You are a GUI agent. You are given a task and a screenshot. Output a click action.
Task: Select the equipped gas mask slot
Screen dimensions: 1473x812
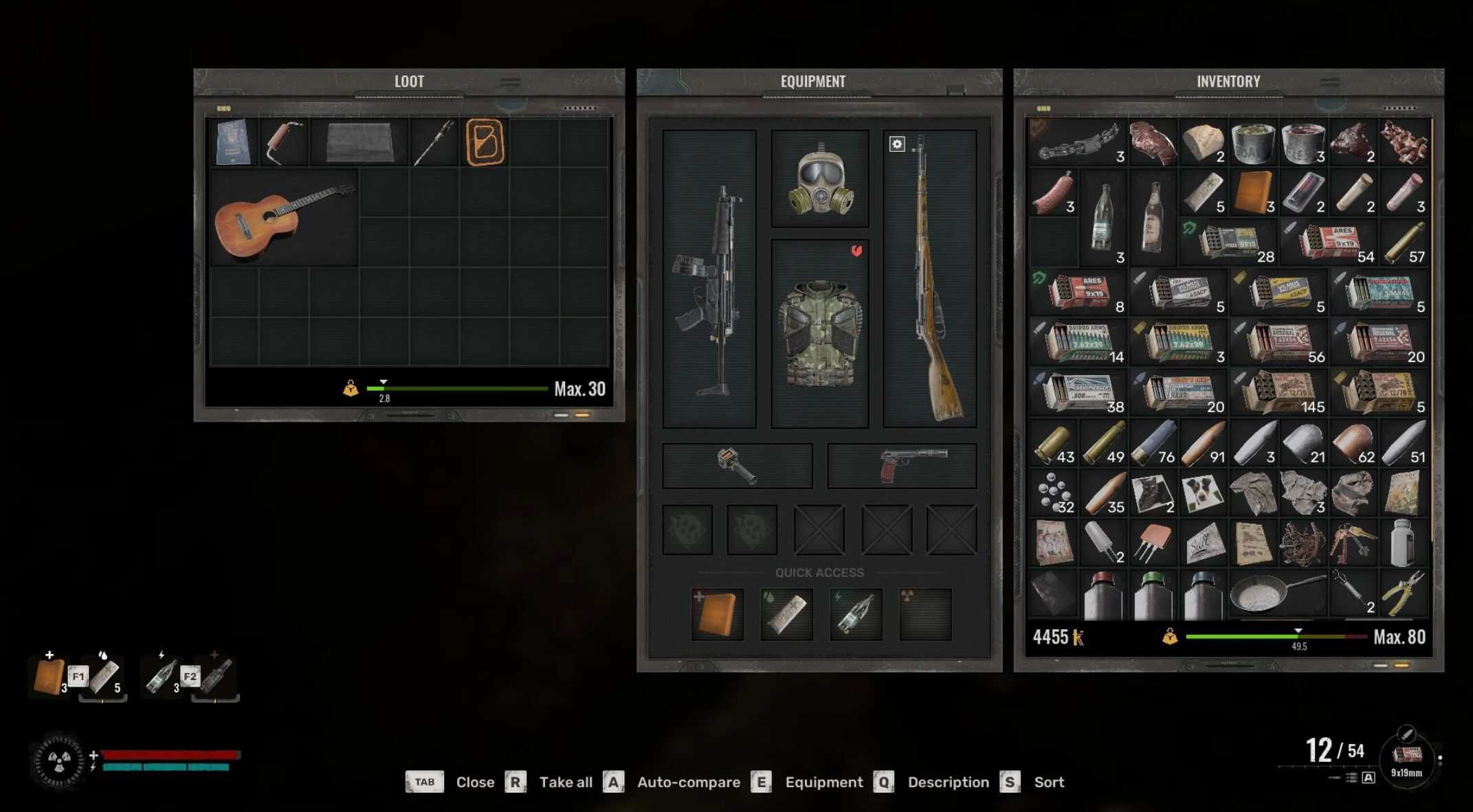(x=820, y=180)
